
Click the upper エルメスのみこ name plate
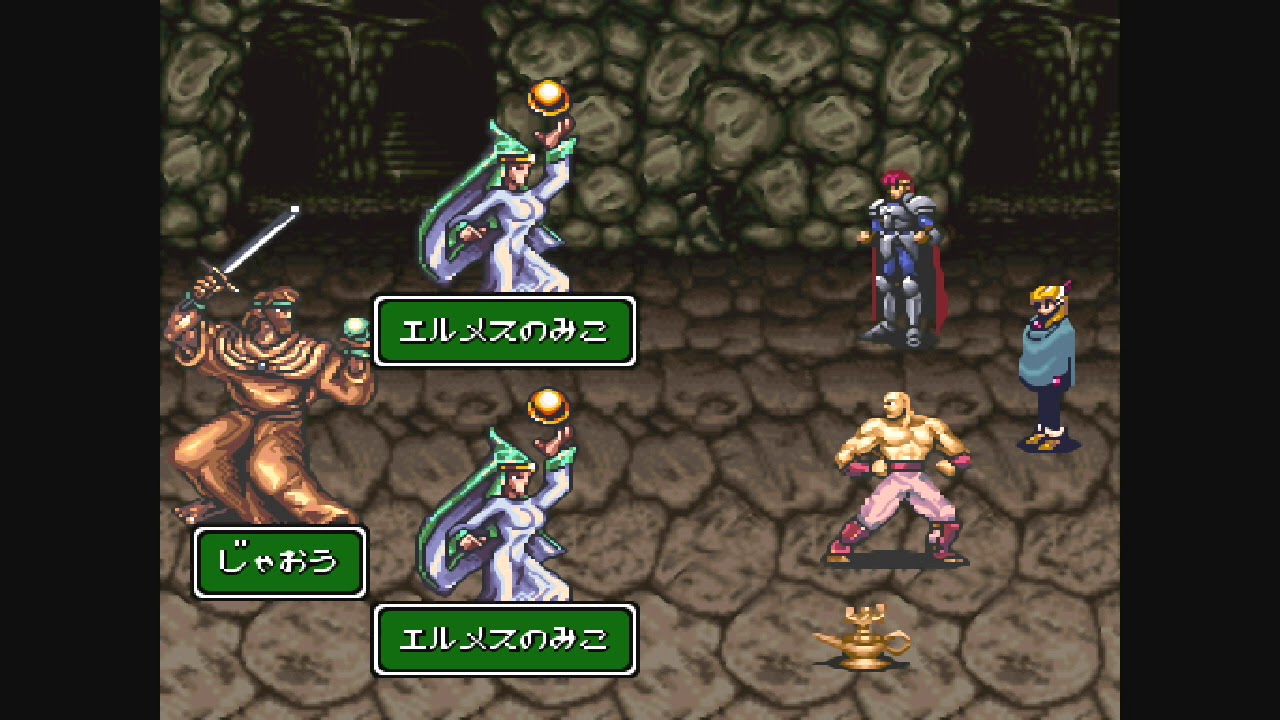tap(505, 330)
